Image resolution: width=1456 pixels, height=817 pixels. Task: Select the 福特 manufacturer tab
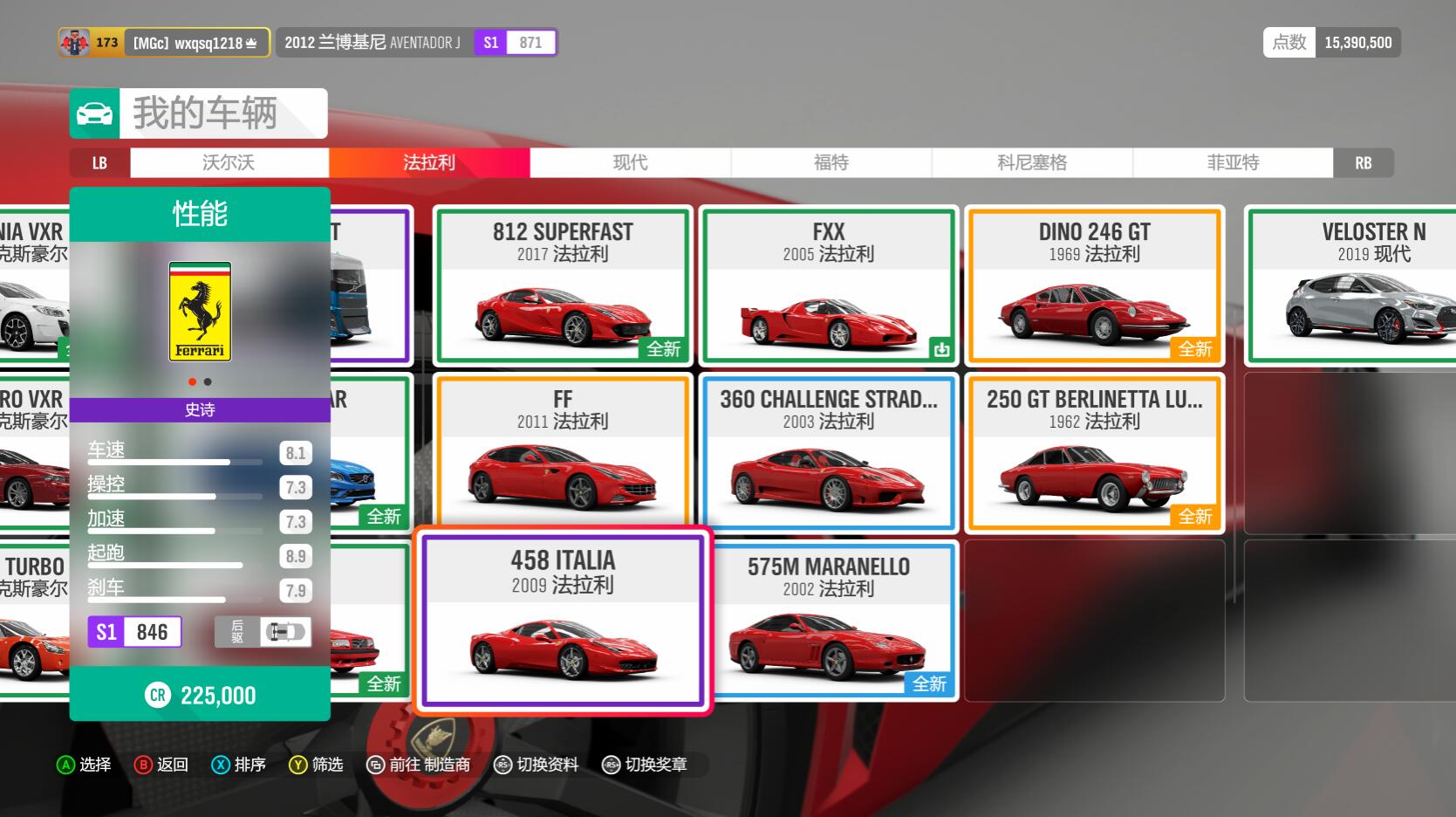[x=831, y=162]
